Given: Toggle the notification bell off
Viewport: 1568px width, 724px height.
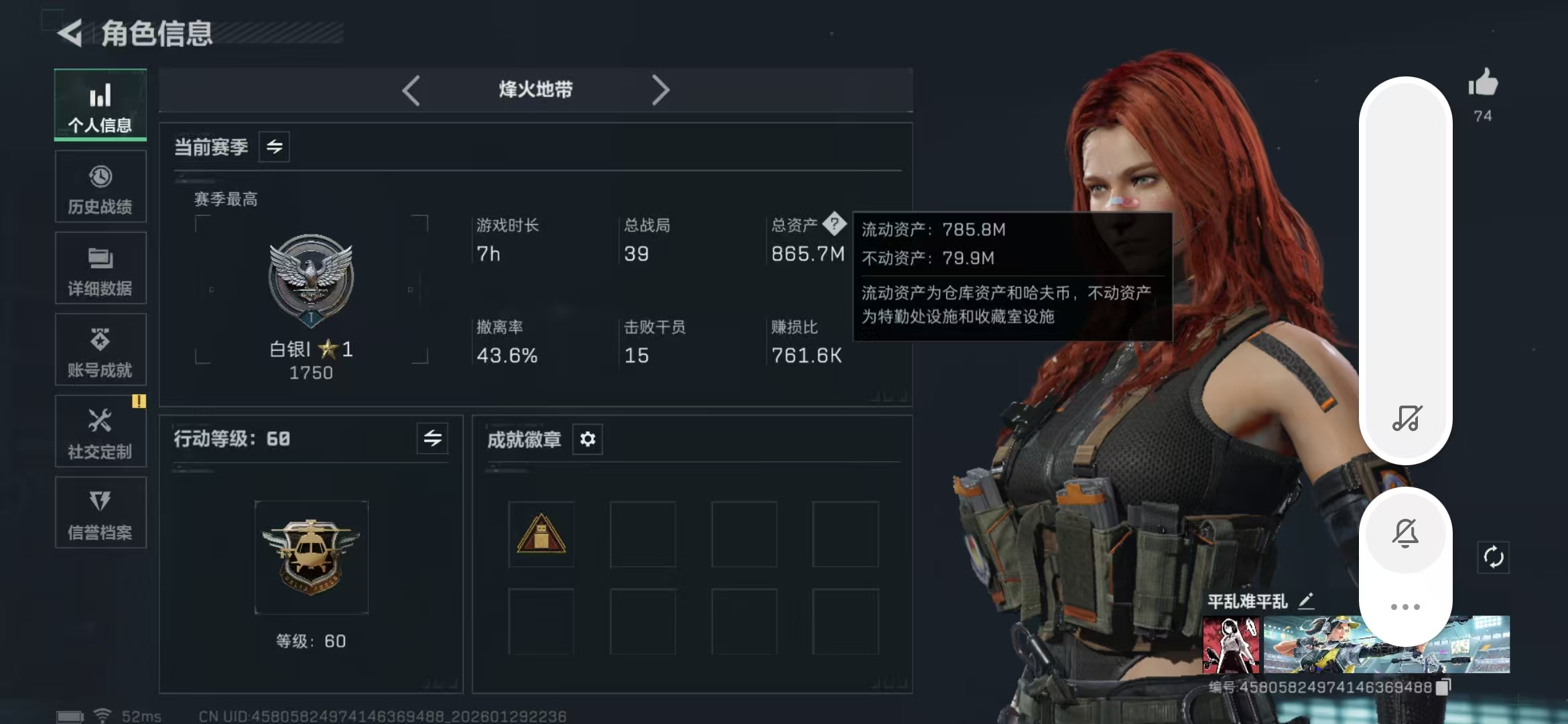Looking at the screenshot, I should (1405, 533).
